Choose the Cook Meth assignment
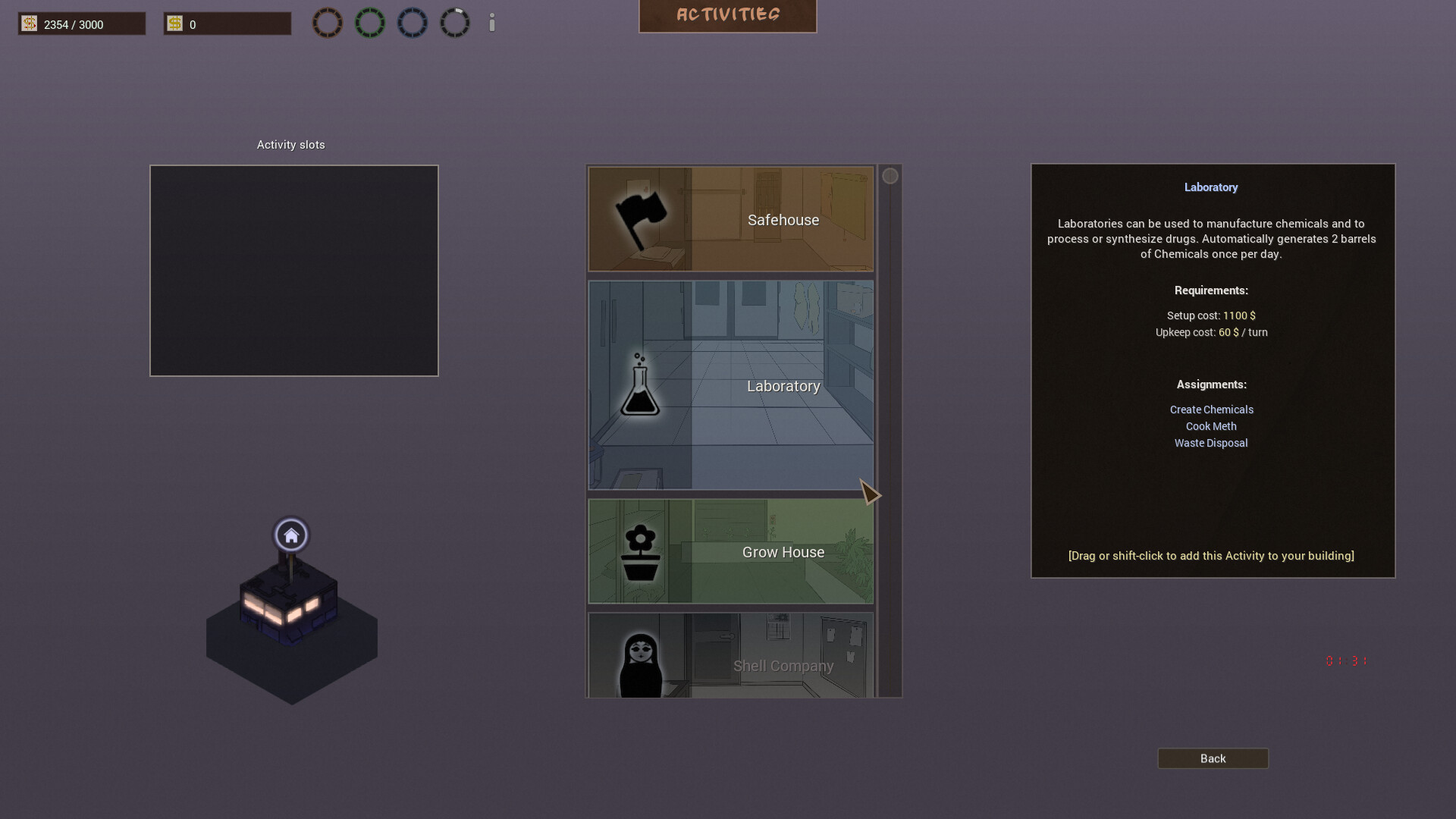This screenshot has width=1456, height=819. pos(1210,426)
